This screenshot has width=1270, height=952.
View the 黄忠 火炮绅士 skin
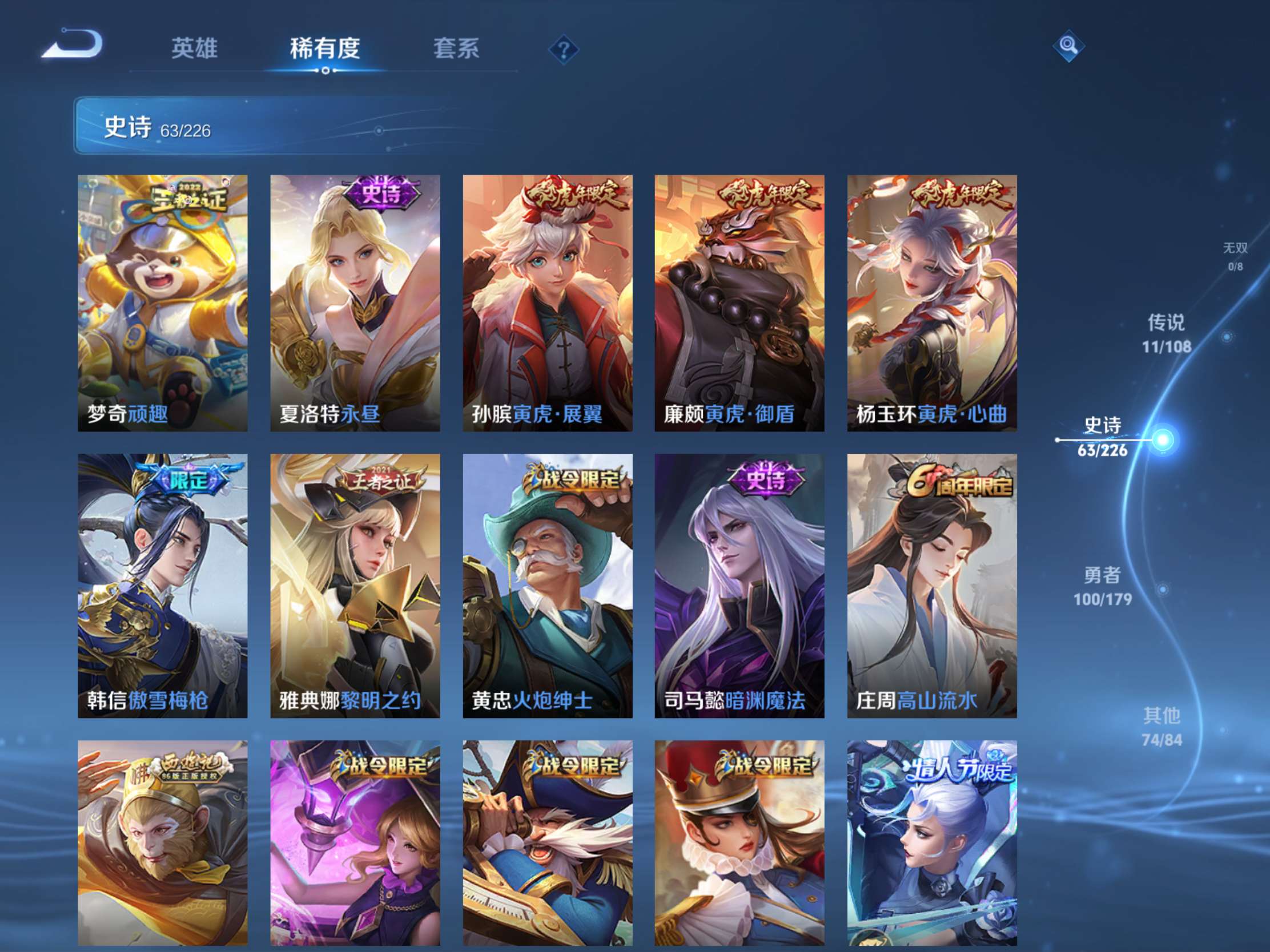(547, 586)
